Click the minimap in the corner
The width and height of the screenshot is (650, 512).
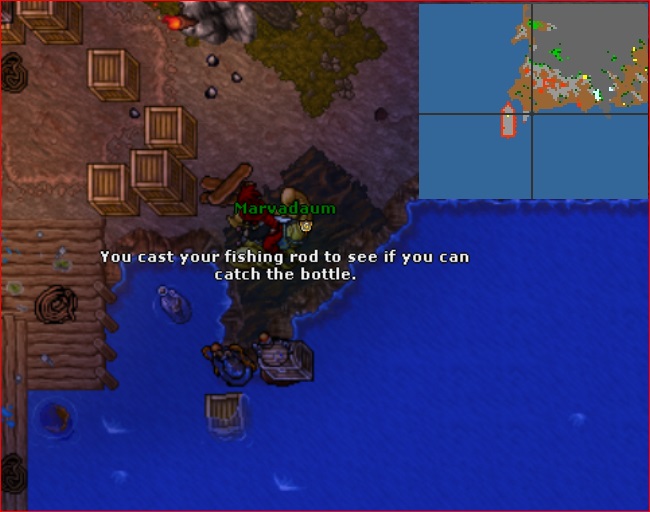[532, 100]
